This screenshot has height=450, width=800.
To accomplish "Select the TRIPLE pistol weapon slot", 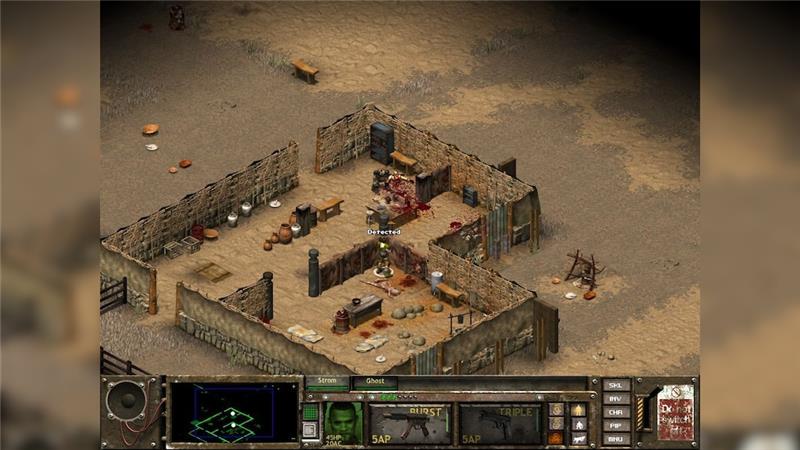I will click(x=498, y=423).
